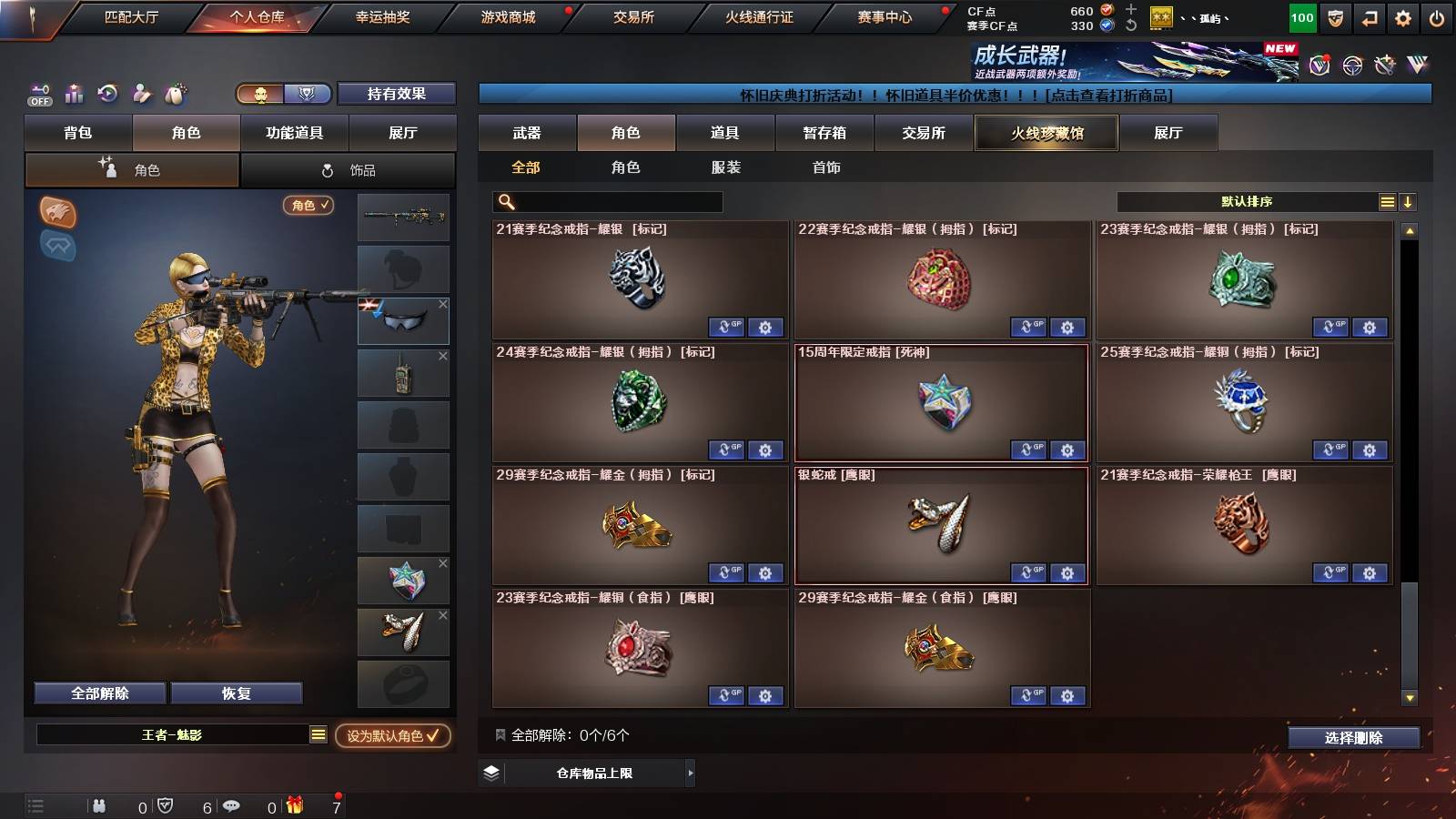Image resolution: width=1456 pixels, height=819 pixels.
Task: Click the GP icon on 银蛇戒 item
Action: point(1028,572)
